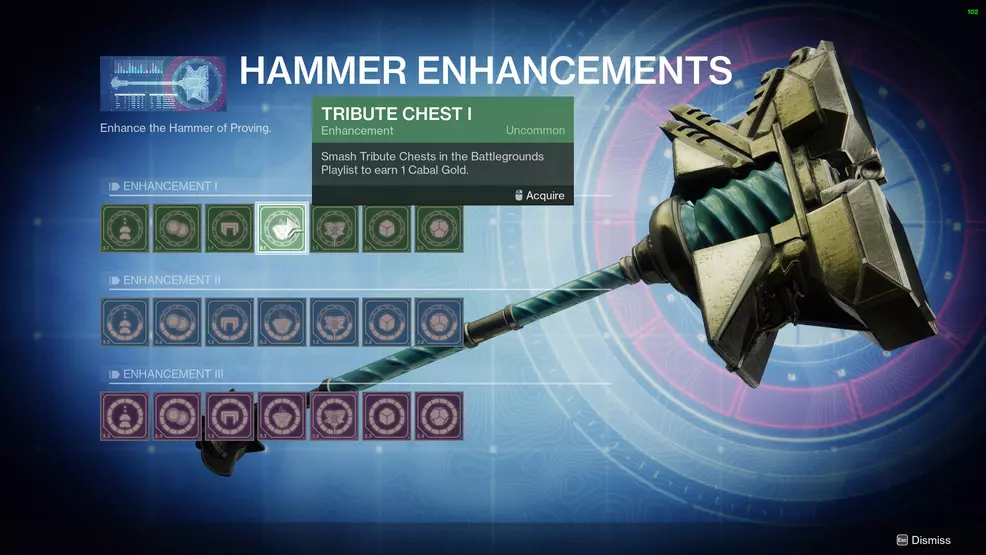This screenshot has width=986, height=555.
Task: Pick the blue archway enhancement icon
Action: 230,323
